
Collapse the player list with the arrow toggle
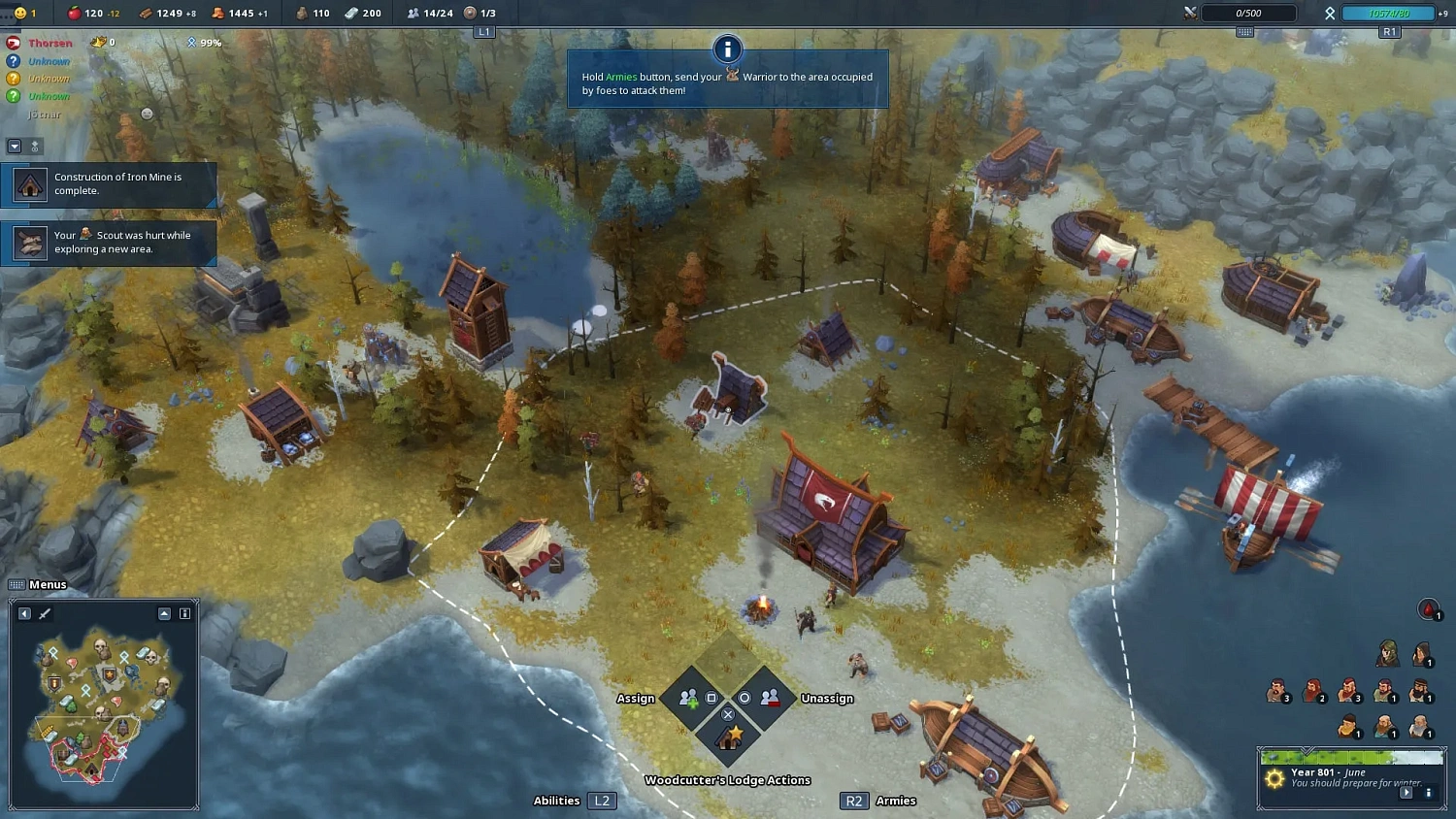[16, 147]
